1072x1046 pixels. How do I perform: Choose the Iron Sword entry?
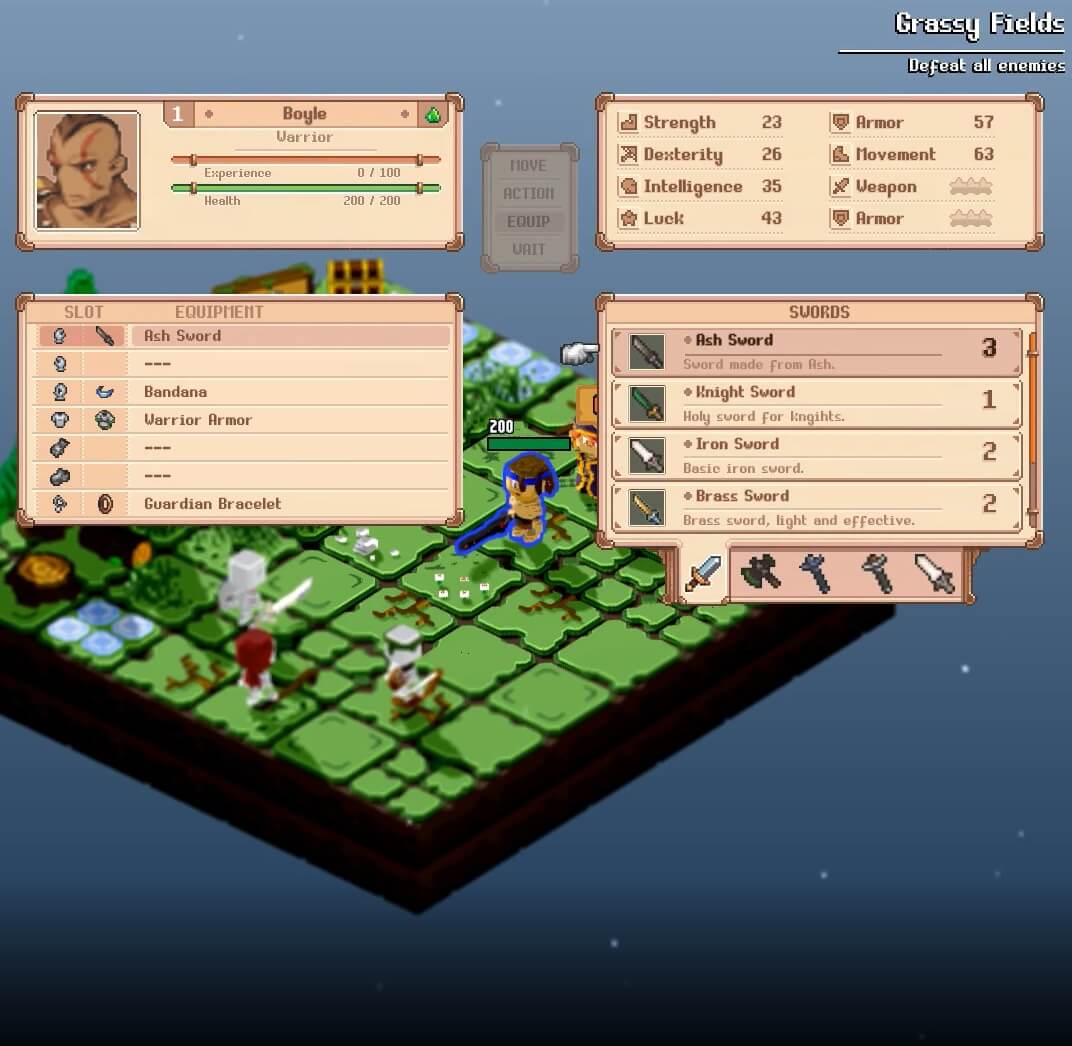(x=816, y=455)
